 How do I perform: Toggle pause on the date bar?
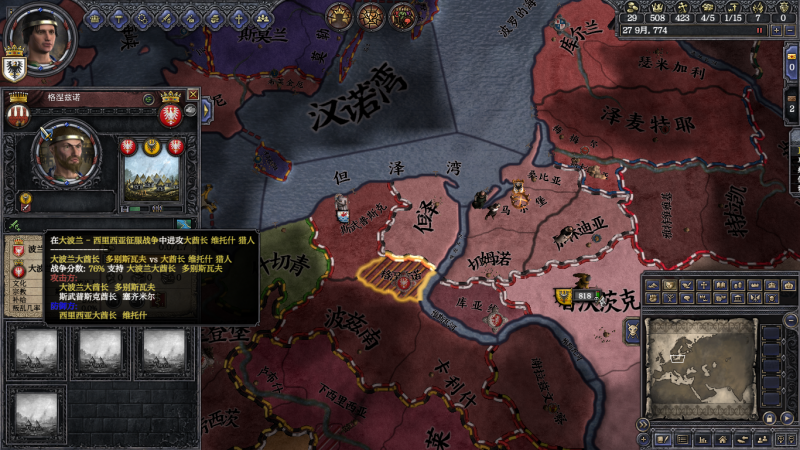[x=760, y=30]
